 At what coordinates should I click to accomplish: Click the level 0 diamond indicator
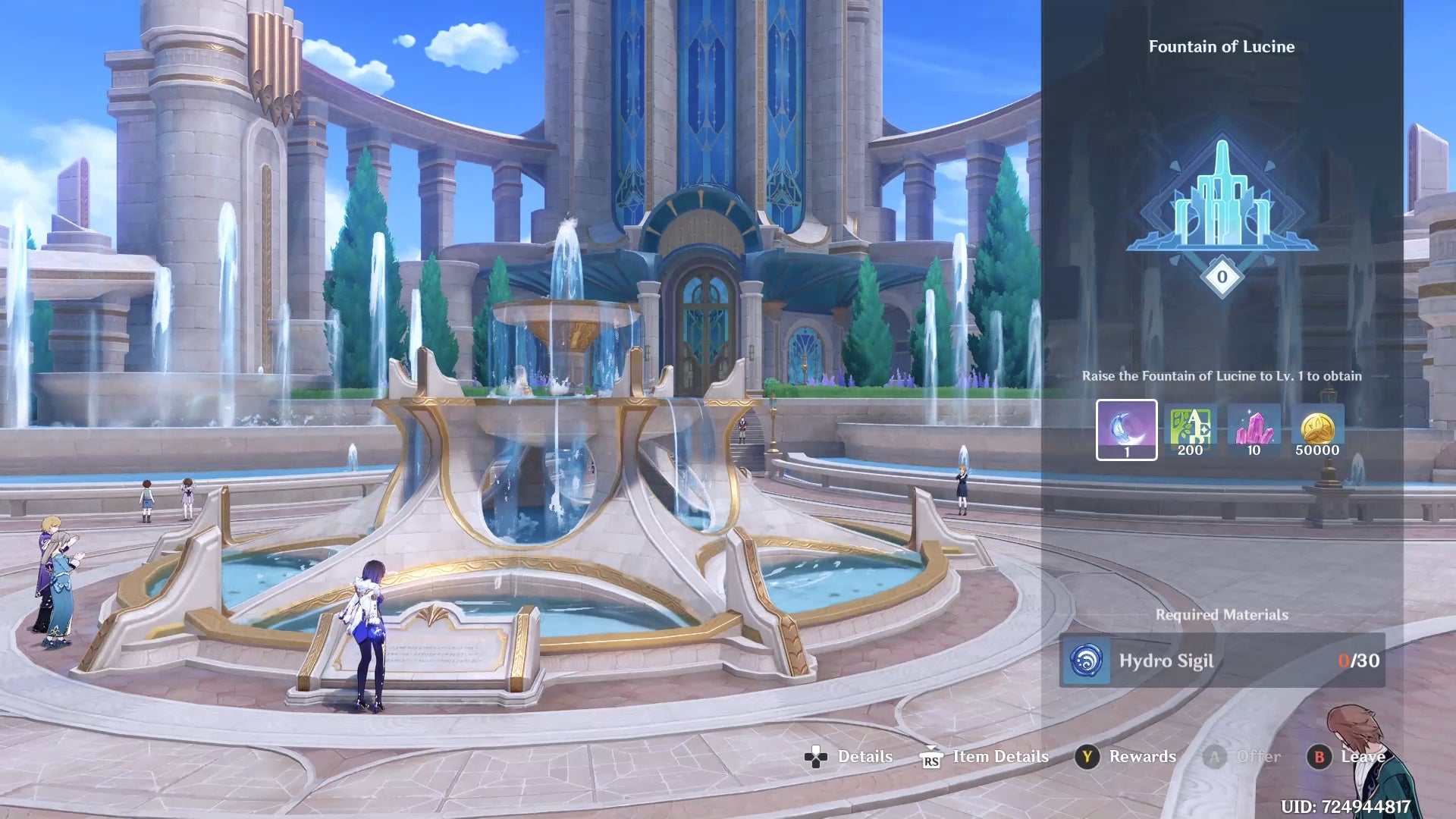pyautogui.click(x=1221, y=277)
